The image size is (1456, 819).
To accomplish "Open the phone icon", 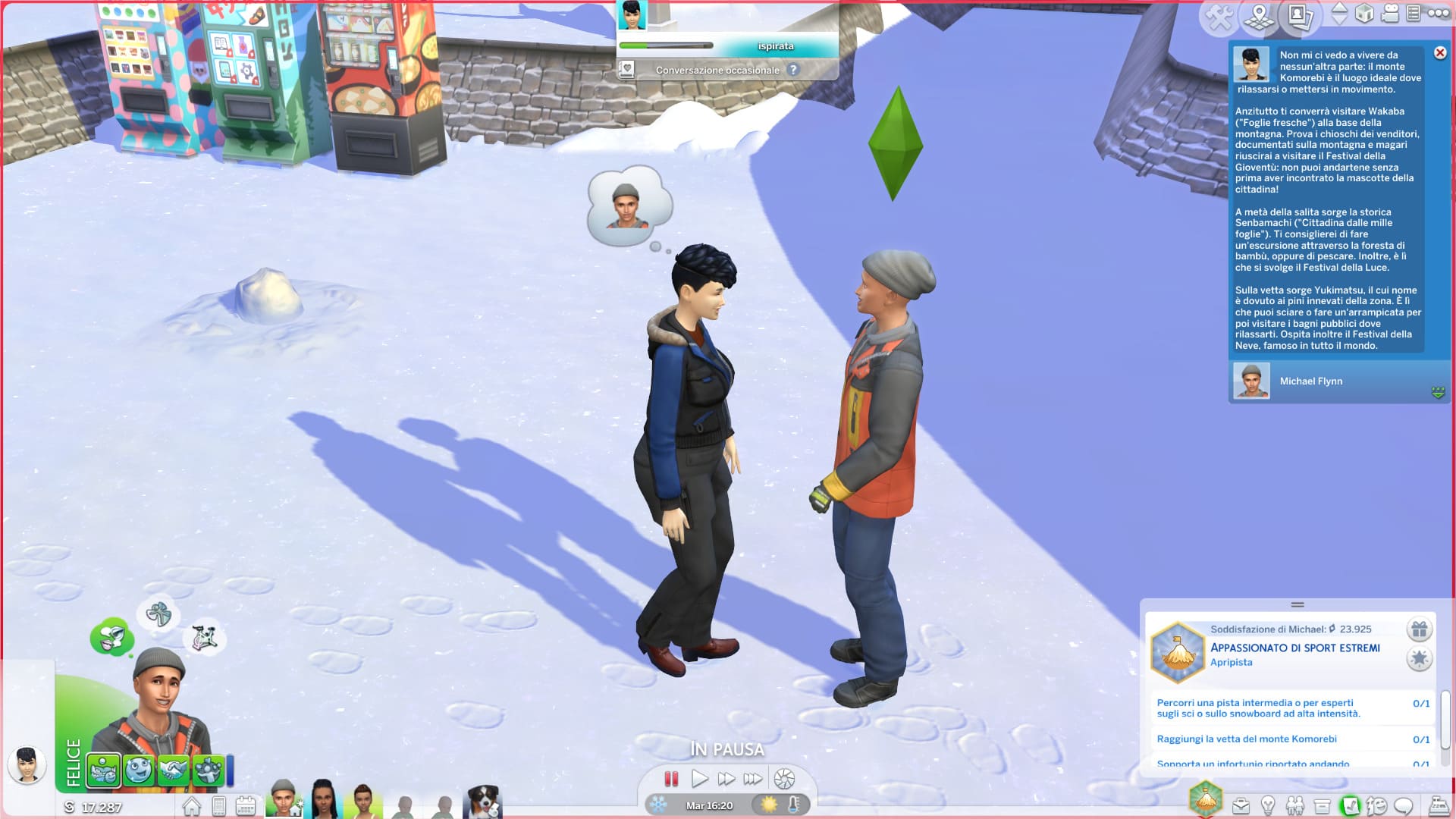I will coord(218,806).
